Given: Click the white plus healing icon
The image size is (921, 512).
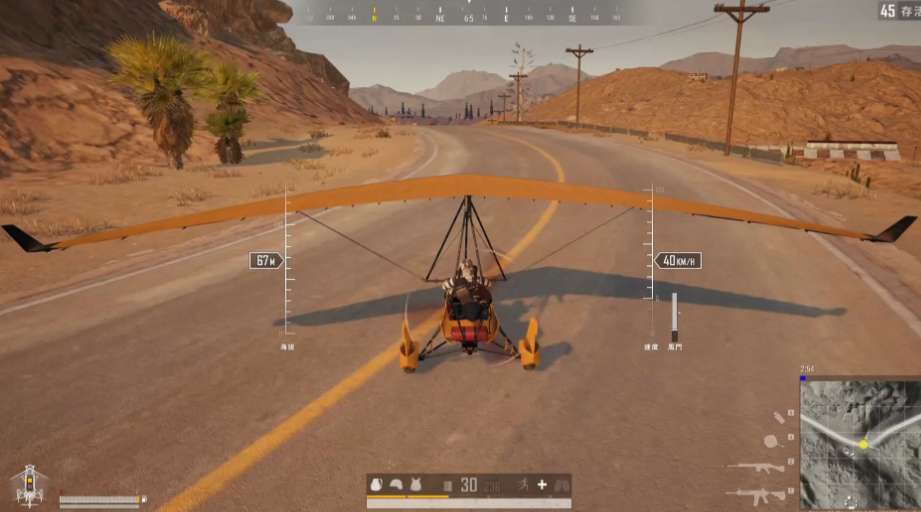Looking at the screenshot, I should tap(542, 485).
